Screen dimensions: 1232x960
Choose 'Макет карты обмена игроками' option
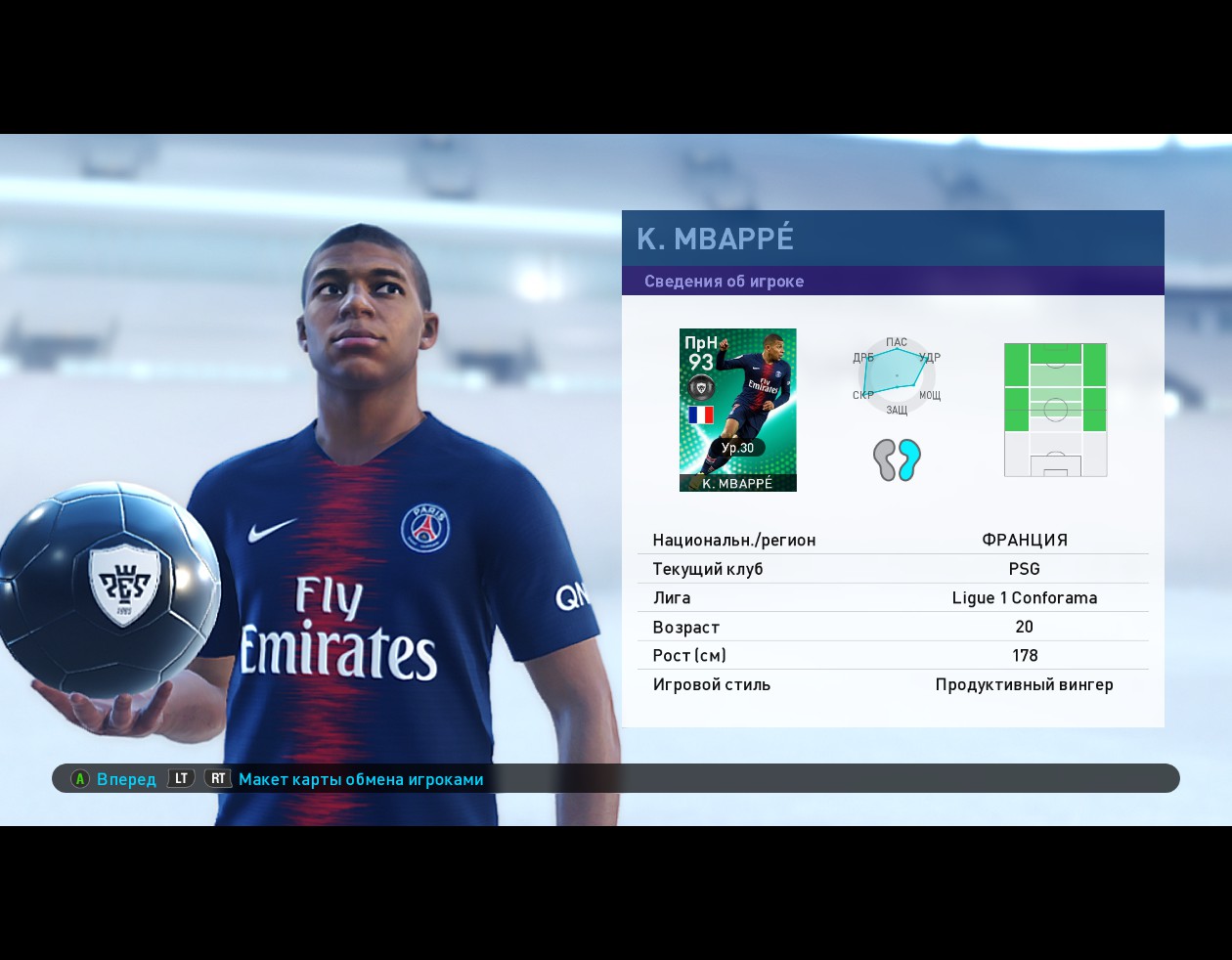point(361,779)
